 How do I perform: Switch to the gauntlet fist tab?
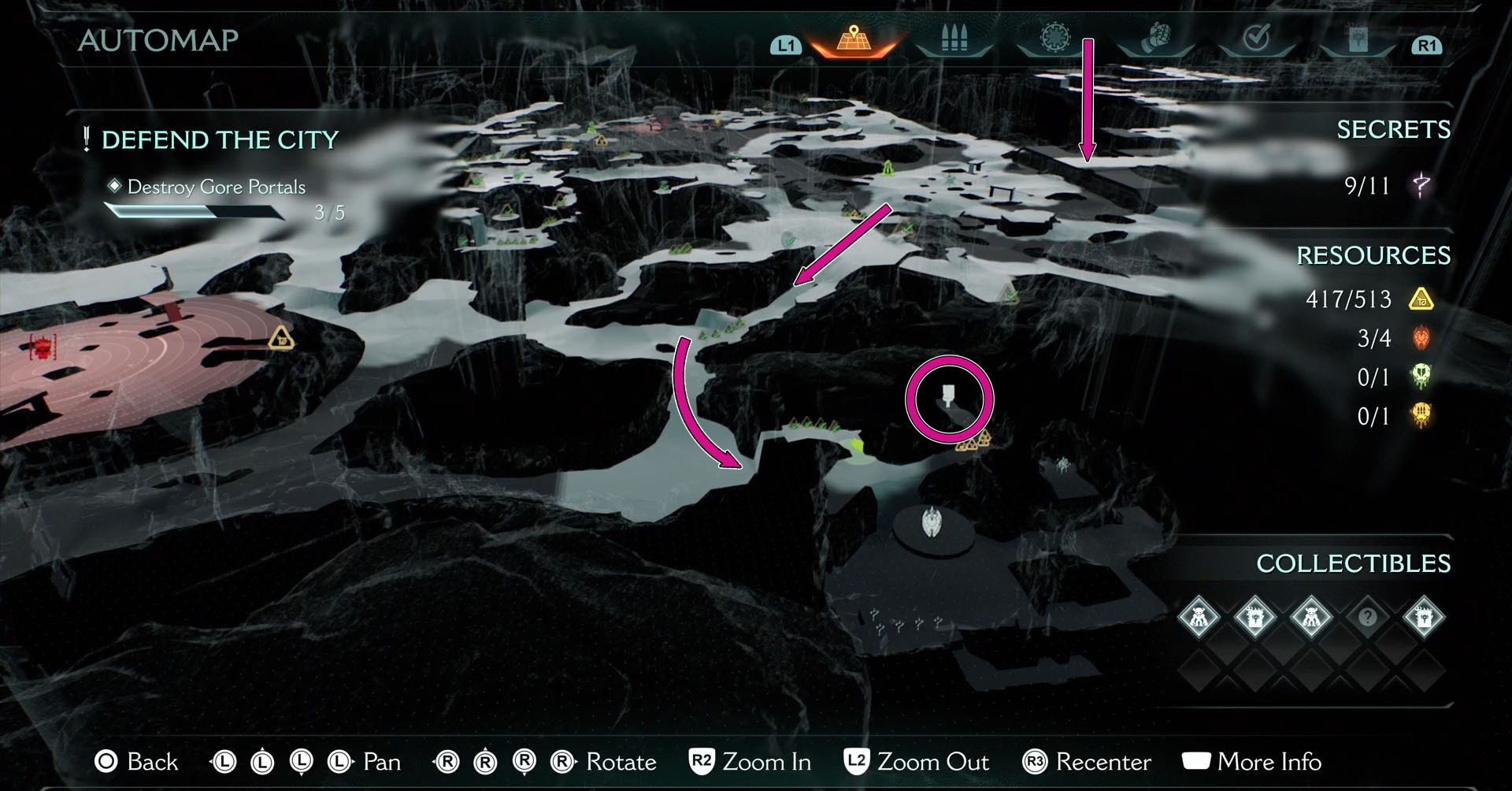pos(1155,38)
